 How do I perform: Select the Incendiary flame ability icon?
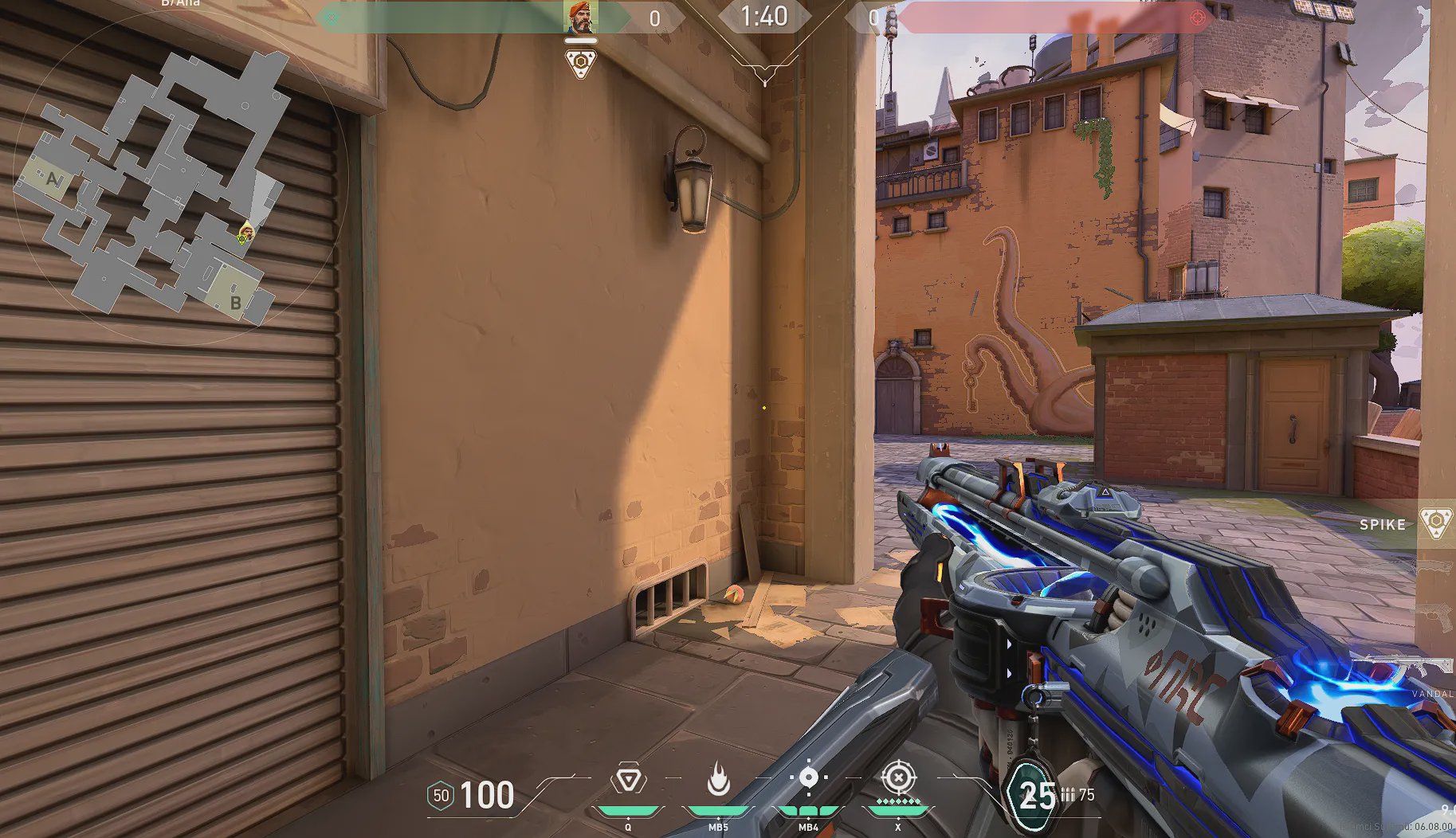coord(718,779)
